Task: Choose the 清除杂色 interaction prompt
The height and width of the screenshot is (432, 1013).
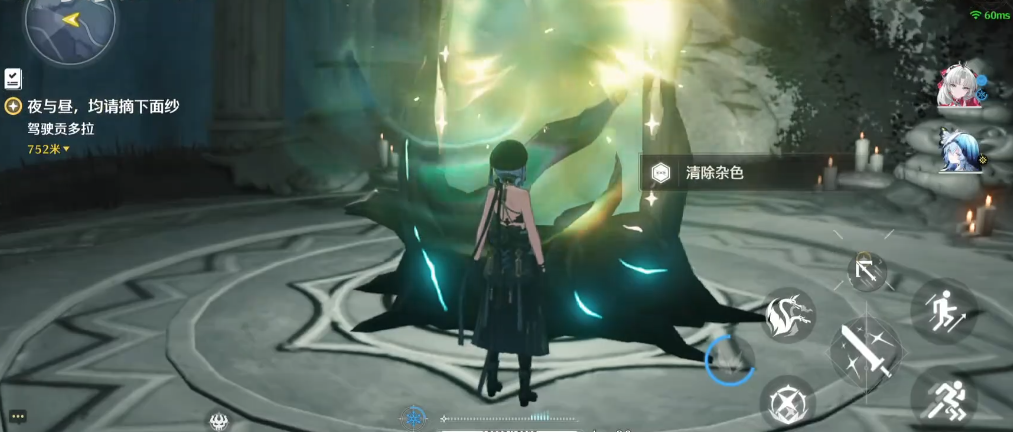Action: point(714,173)
